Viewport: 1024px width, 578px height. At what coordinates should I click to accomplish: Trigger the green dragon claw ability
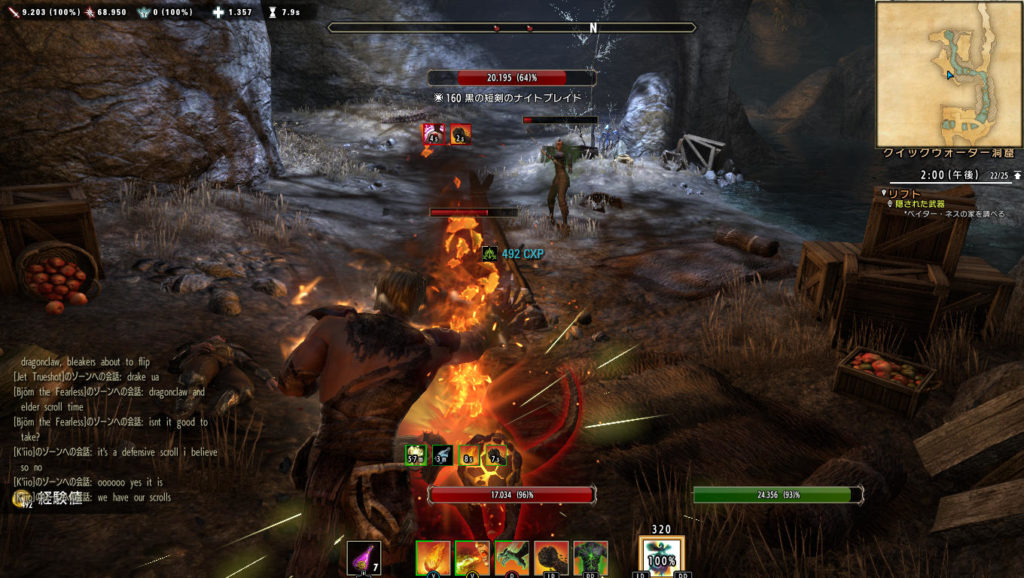[x=511, y=557]
